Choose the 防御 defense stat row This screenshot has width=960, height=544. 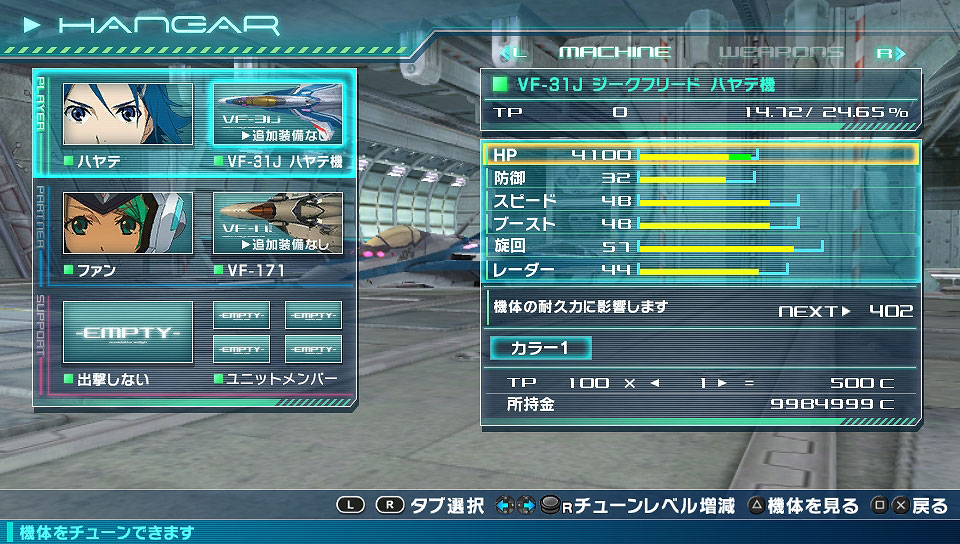click(699, 178)
